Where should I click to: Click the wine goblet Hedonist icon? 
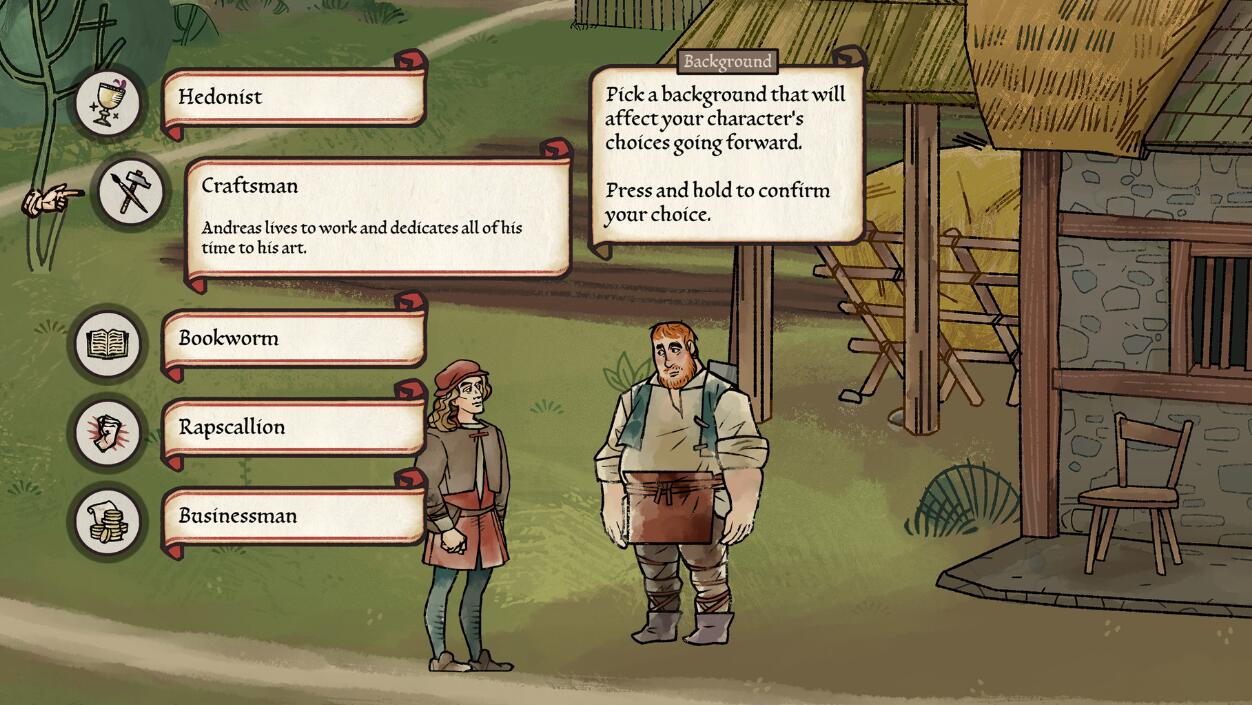[x=107, y=100]
